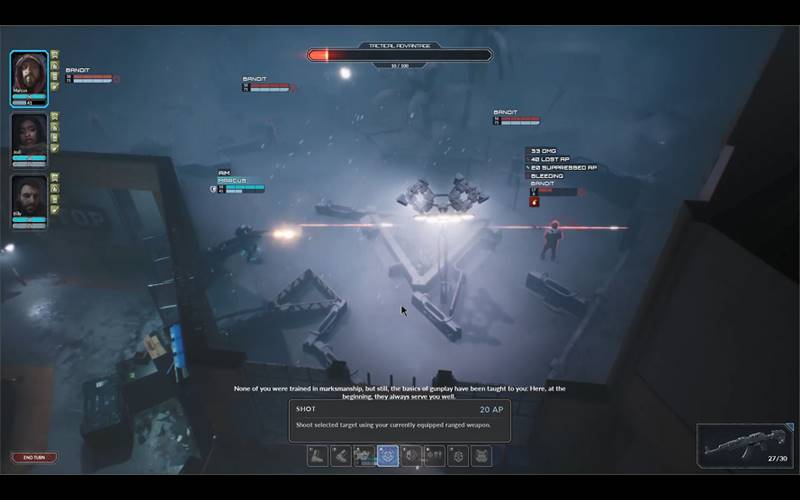Activate the highlighted Shot ability

tap(387, 456)
